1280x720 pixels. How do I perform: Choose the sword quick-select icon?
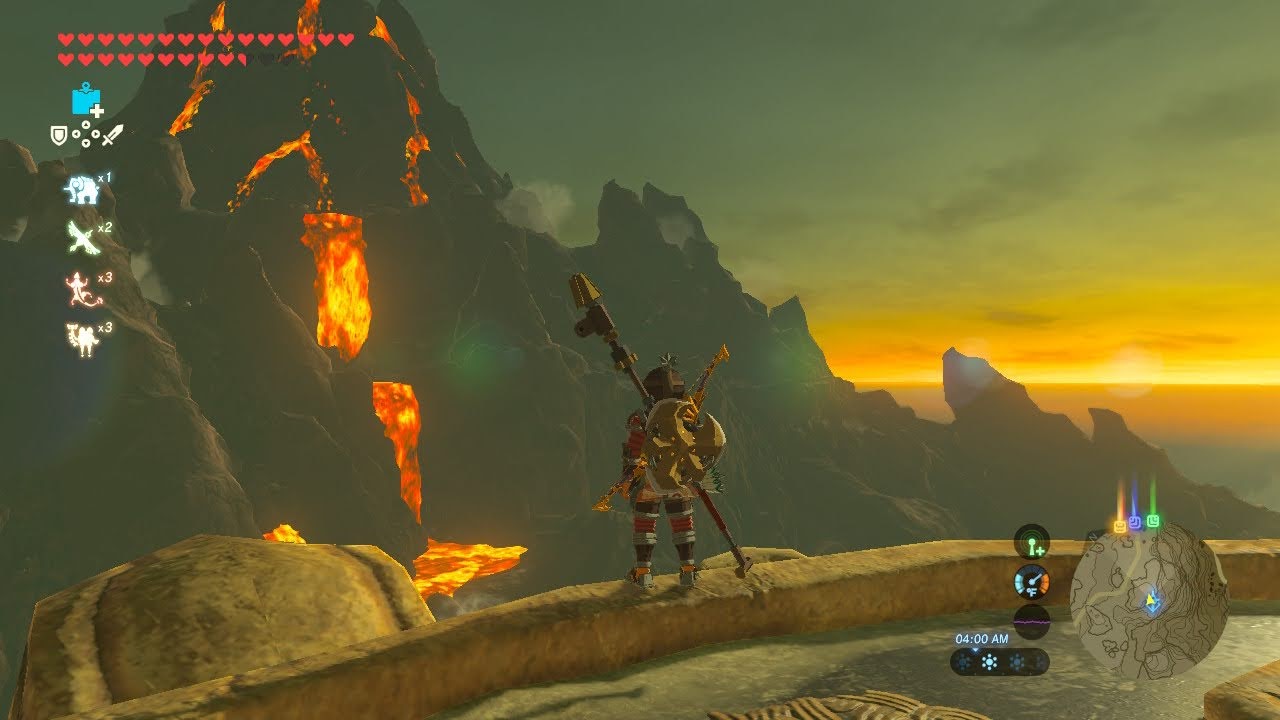pyautogui.click(x=113, y=134)
